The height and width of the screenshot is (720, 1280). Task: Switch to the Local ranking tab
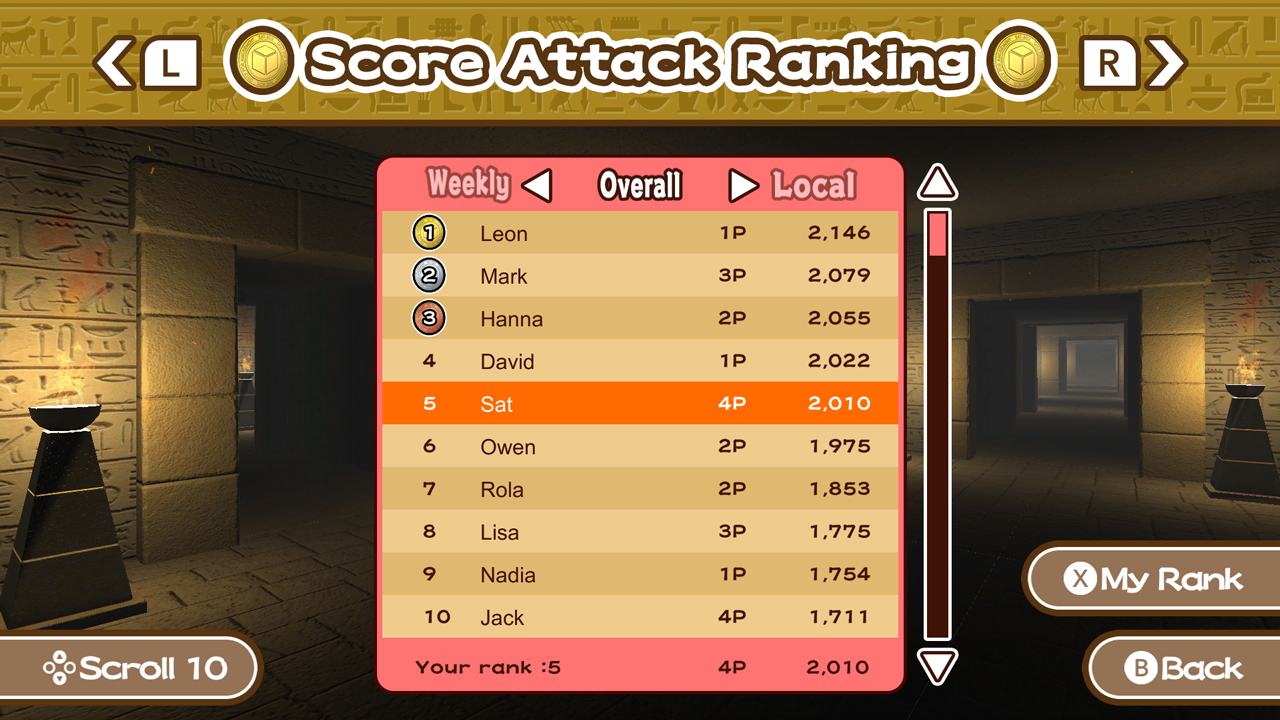tap(814, 185)
